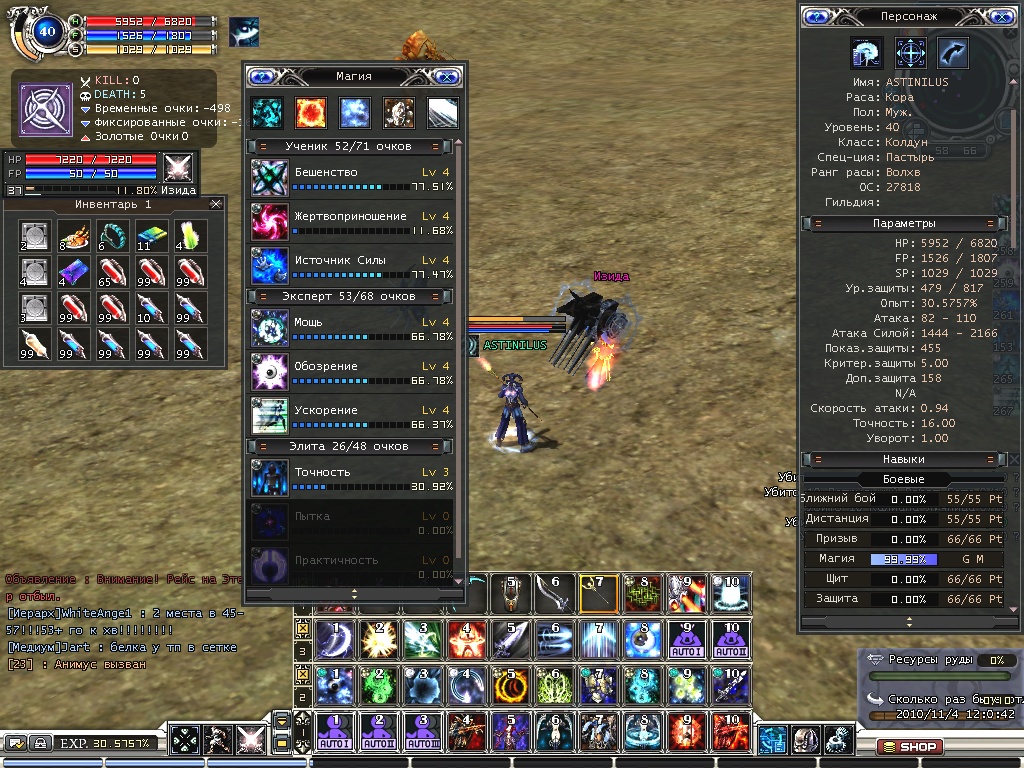Select the Боевые skills tab

[903, 479]
